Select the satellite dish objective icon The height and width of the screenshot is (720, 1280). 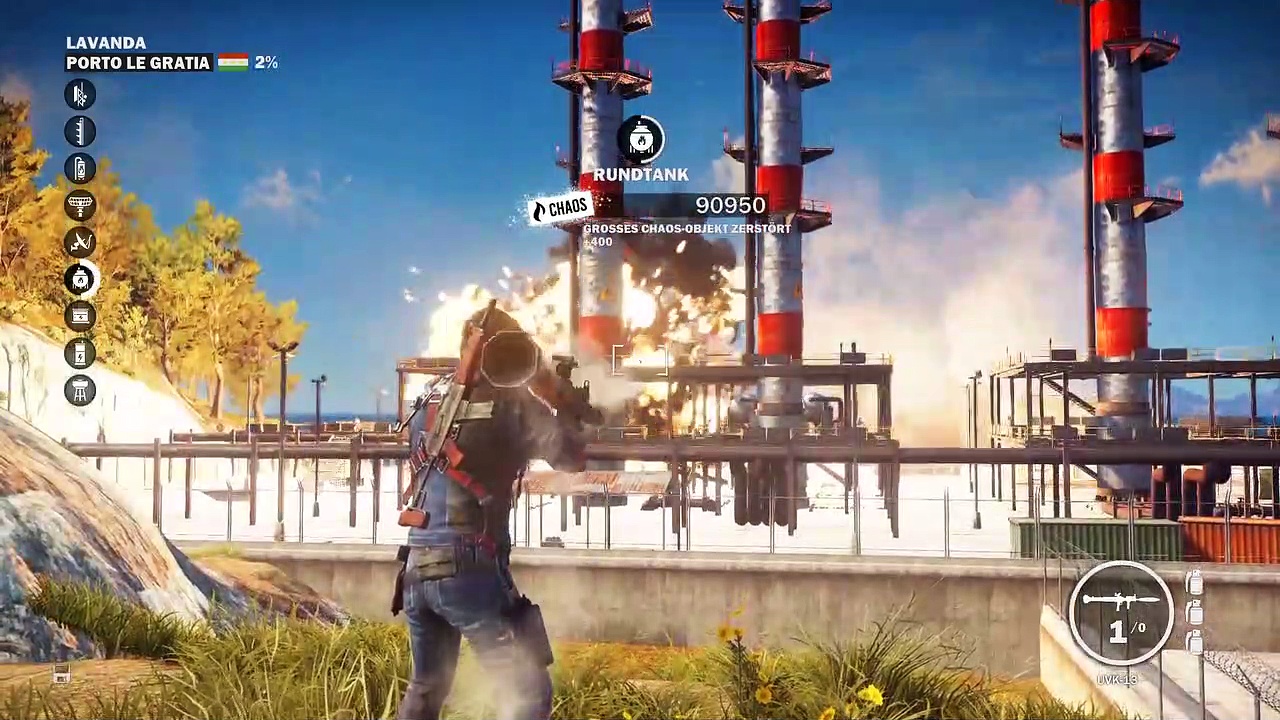click(x=80, y=242)
